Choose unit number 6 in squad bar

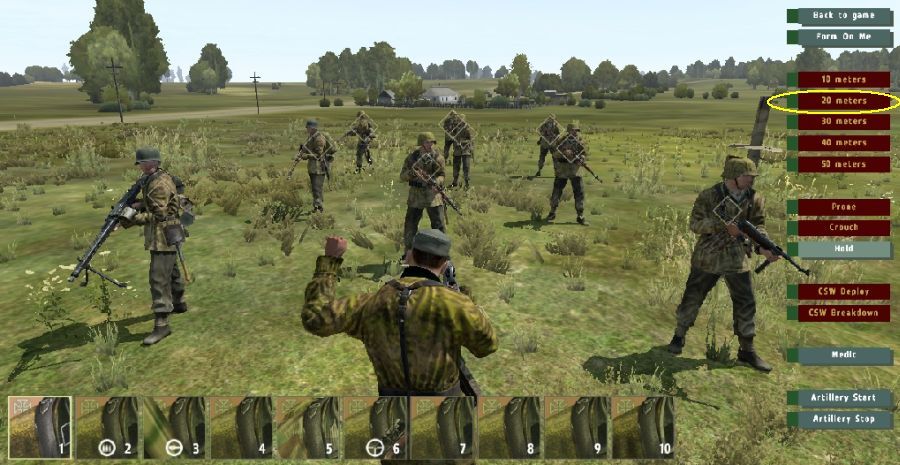point(375,428)
